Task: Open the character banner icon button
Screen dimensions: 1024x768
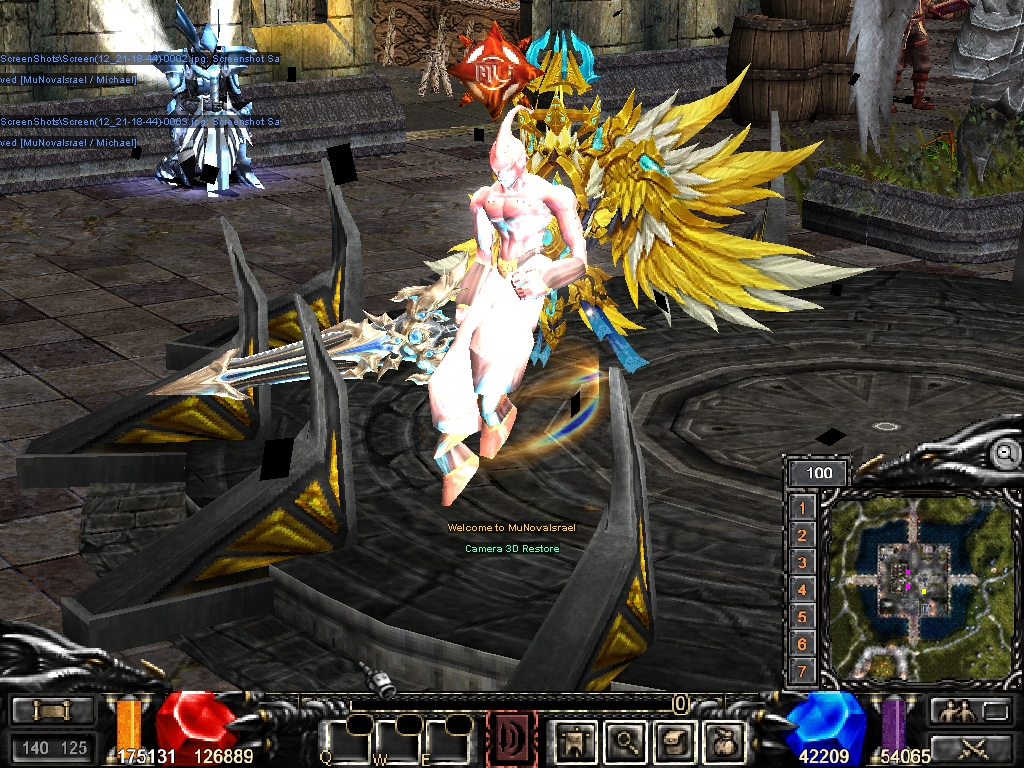Action: tap(575, 741)
